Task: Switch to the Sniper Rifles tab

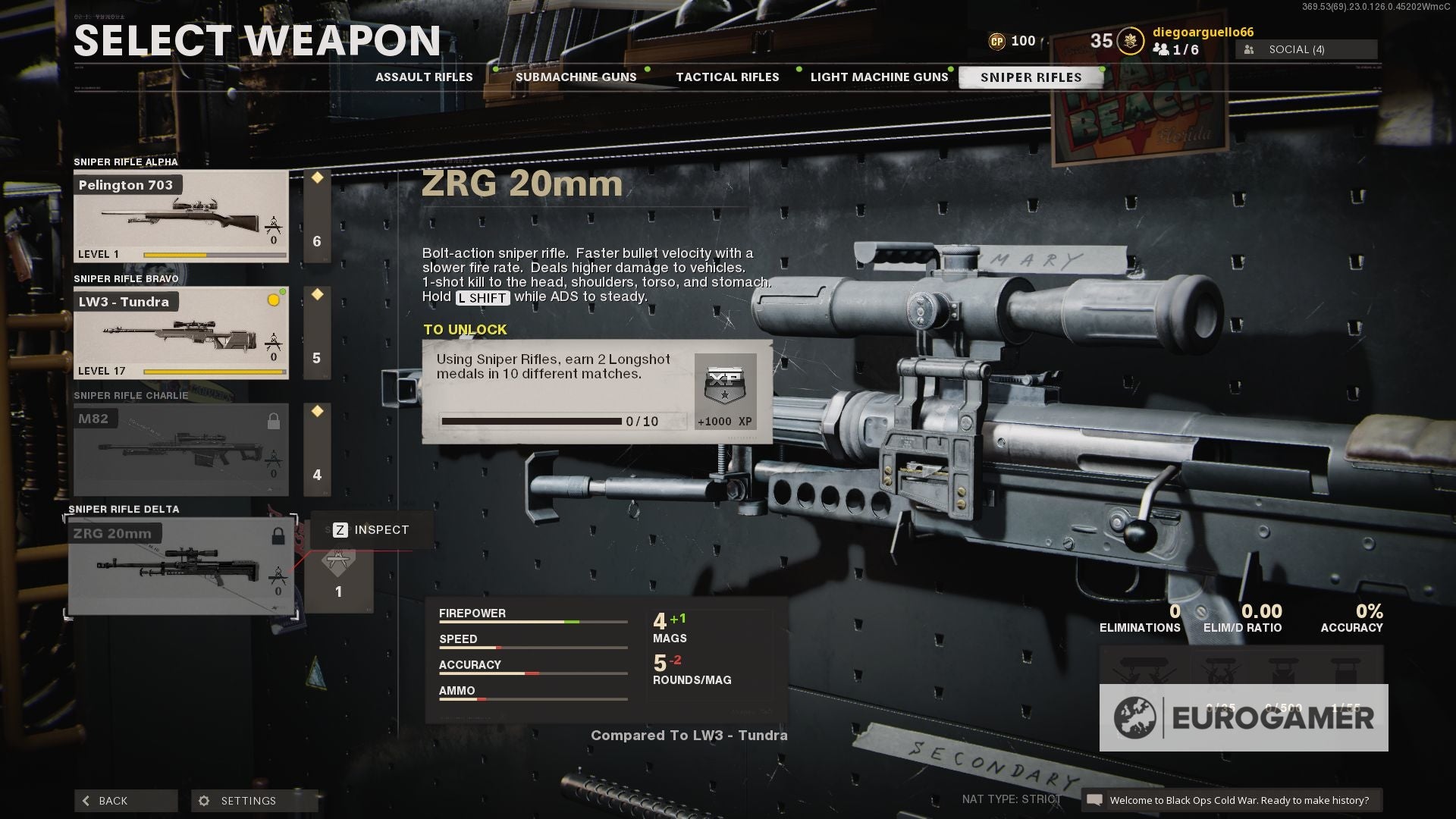Action: click(1031, 77)
